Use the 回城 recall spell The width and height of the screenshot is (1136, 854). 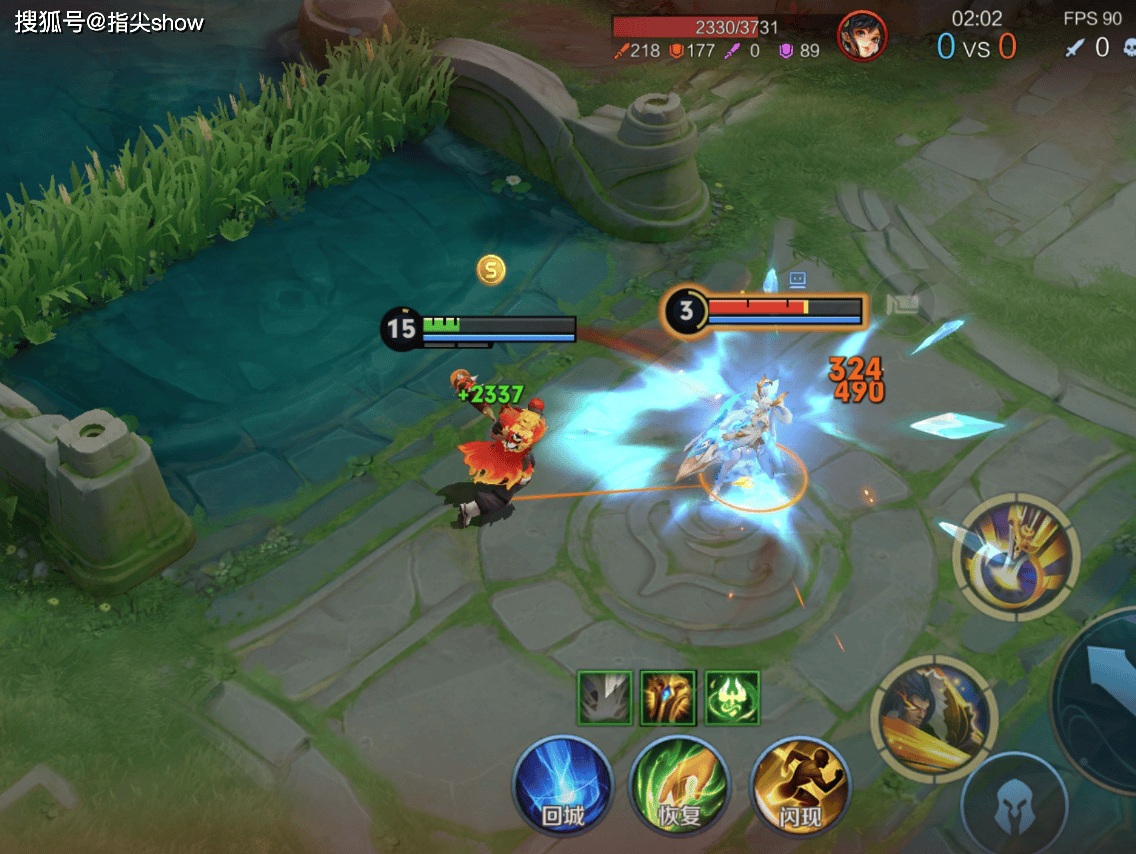(x=562, y=785)
